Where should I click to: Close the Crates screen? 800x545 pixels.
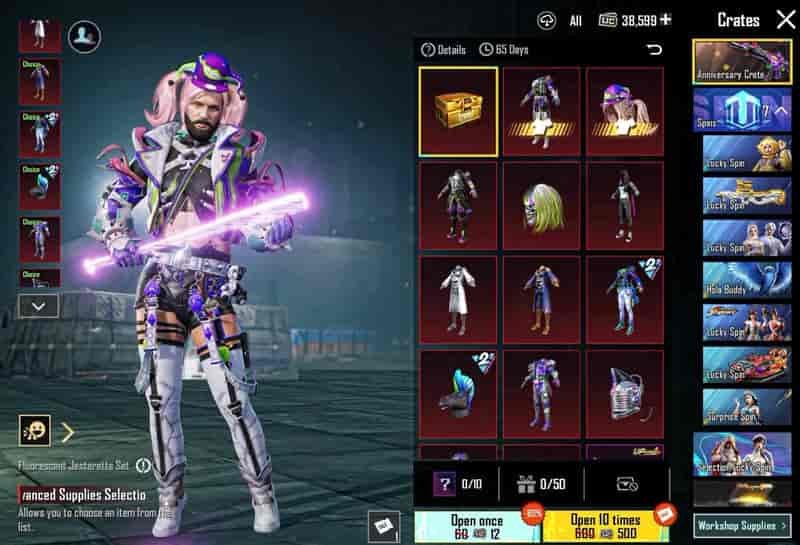coord(785,20)
